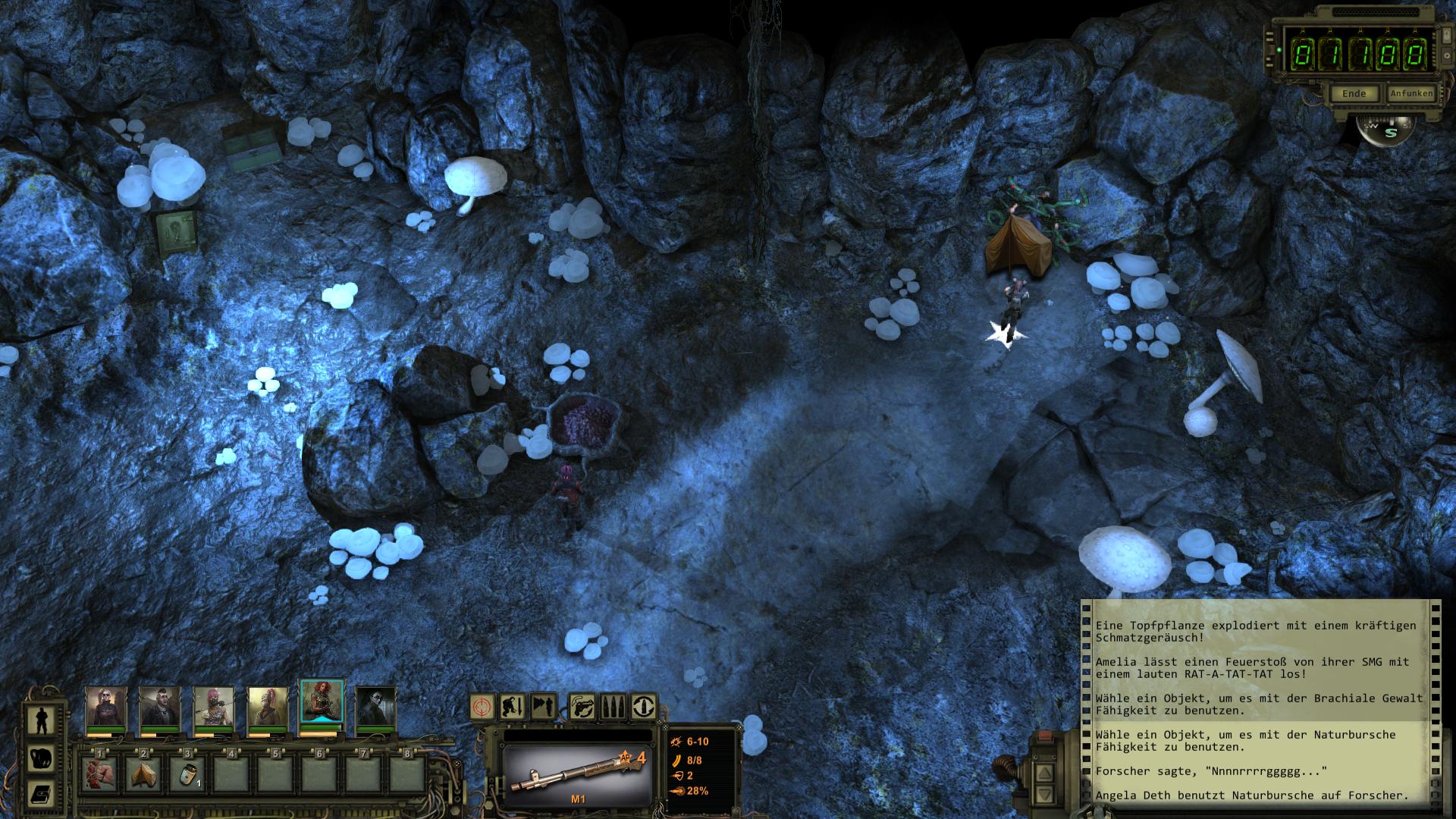Pick the dark pale-faced ranger portrait

tap(375, 707)
